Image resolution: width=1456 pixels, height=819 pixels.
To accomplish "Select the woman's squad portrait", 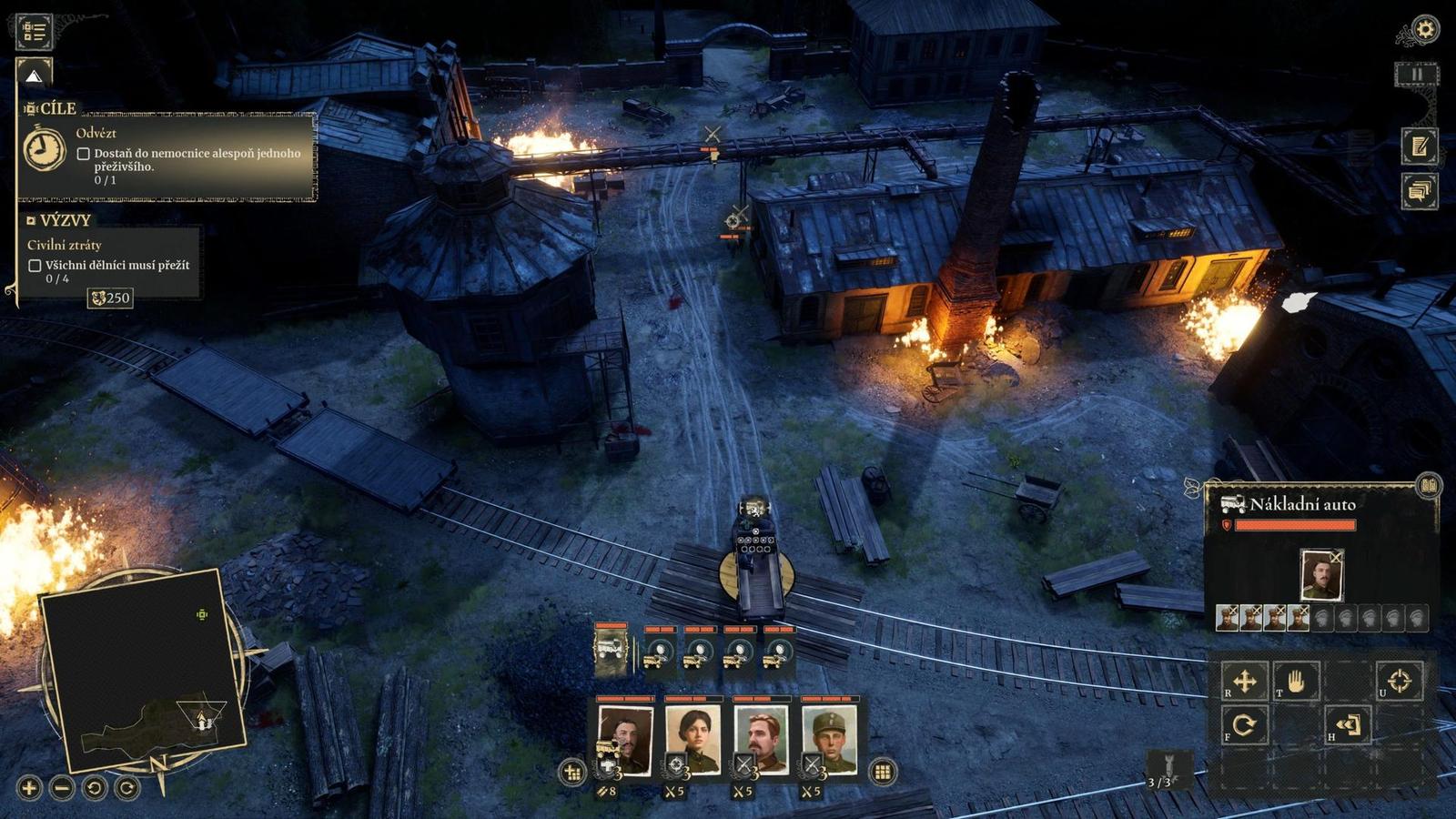I will tap(693, 739).
